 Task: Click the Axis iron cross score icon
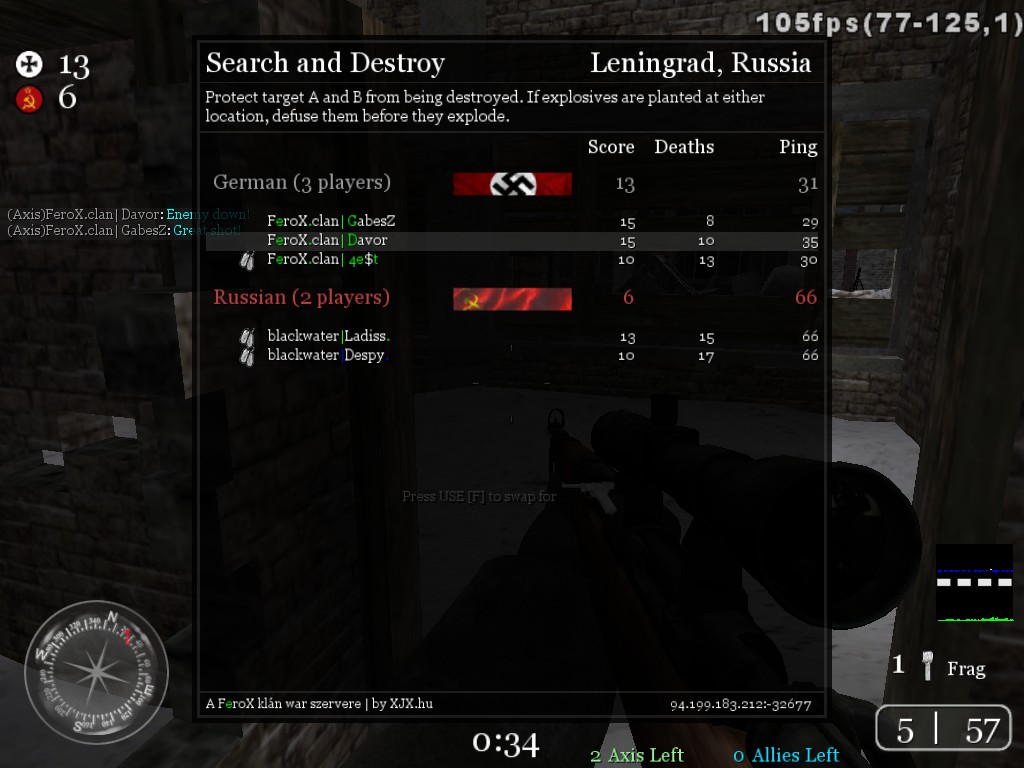click(30, 66)
